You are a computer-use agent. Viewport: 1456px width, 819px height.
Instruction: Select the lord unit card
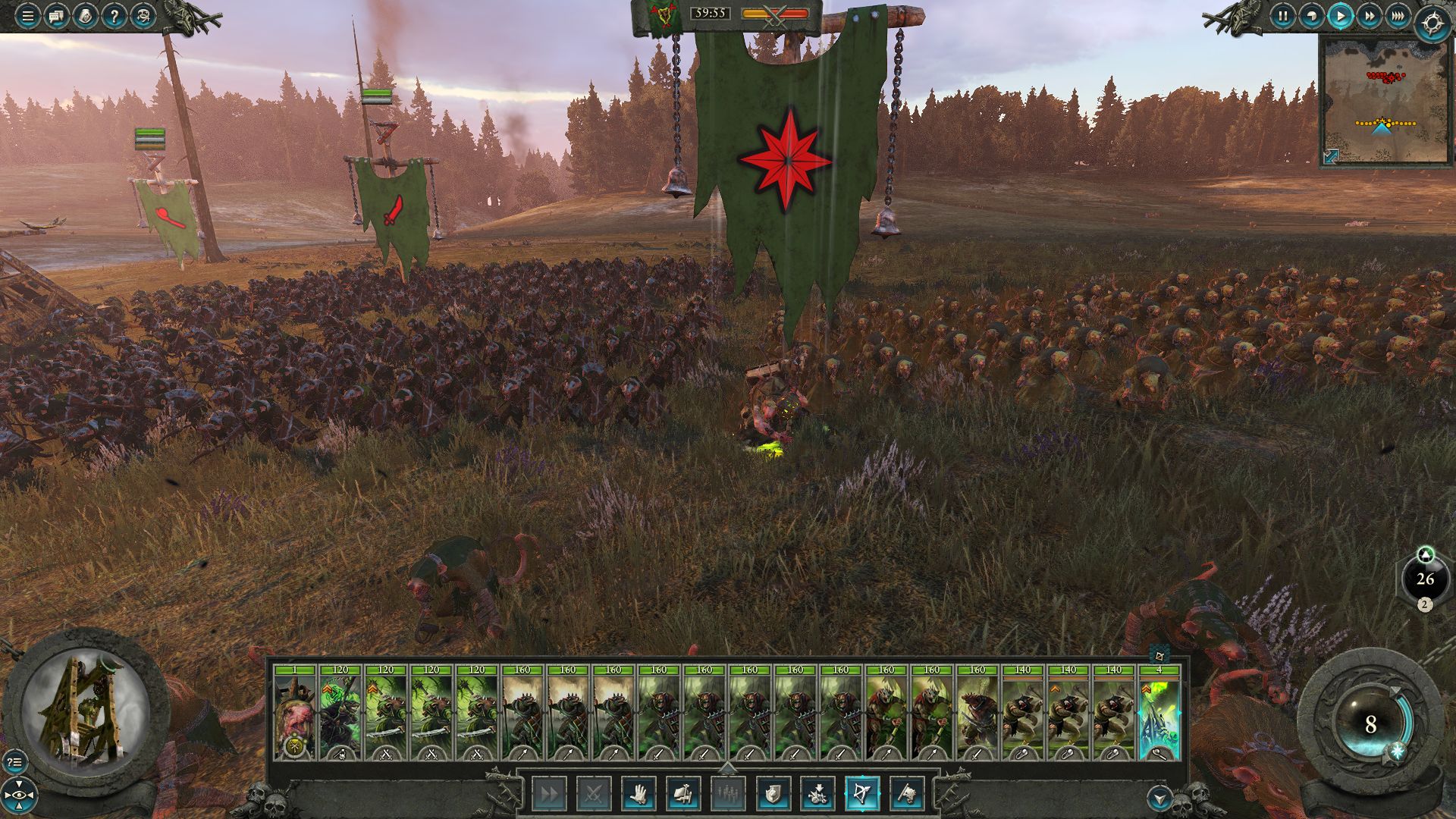(x=294, y=713)
